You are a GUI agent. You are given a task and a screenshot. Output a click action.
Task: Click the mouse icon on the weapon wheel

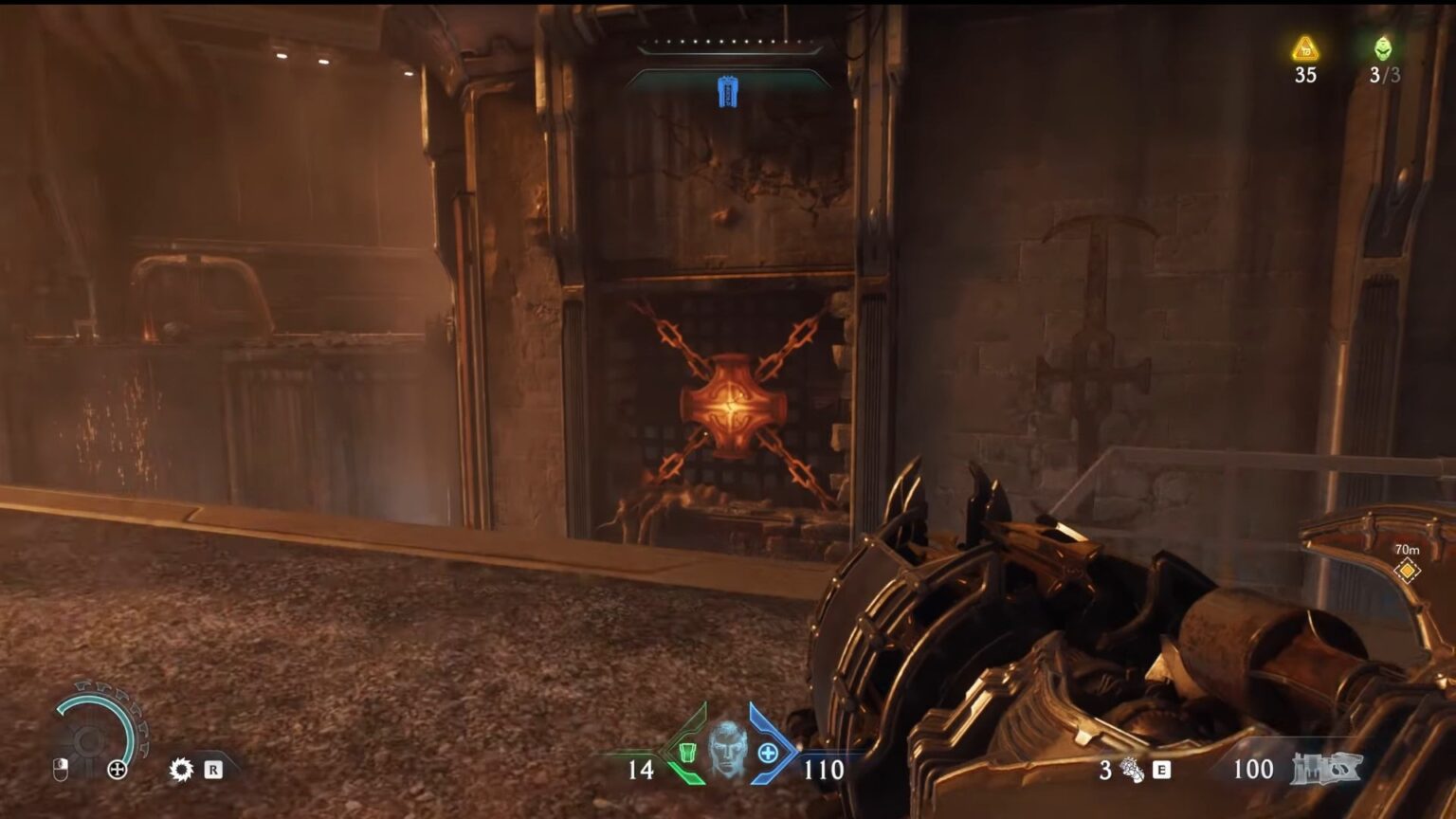pyautogui.click(x=61, y=770)
